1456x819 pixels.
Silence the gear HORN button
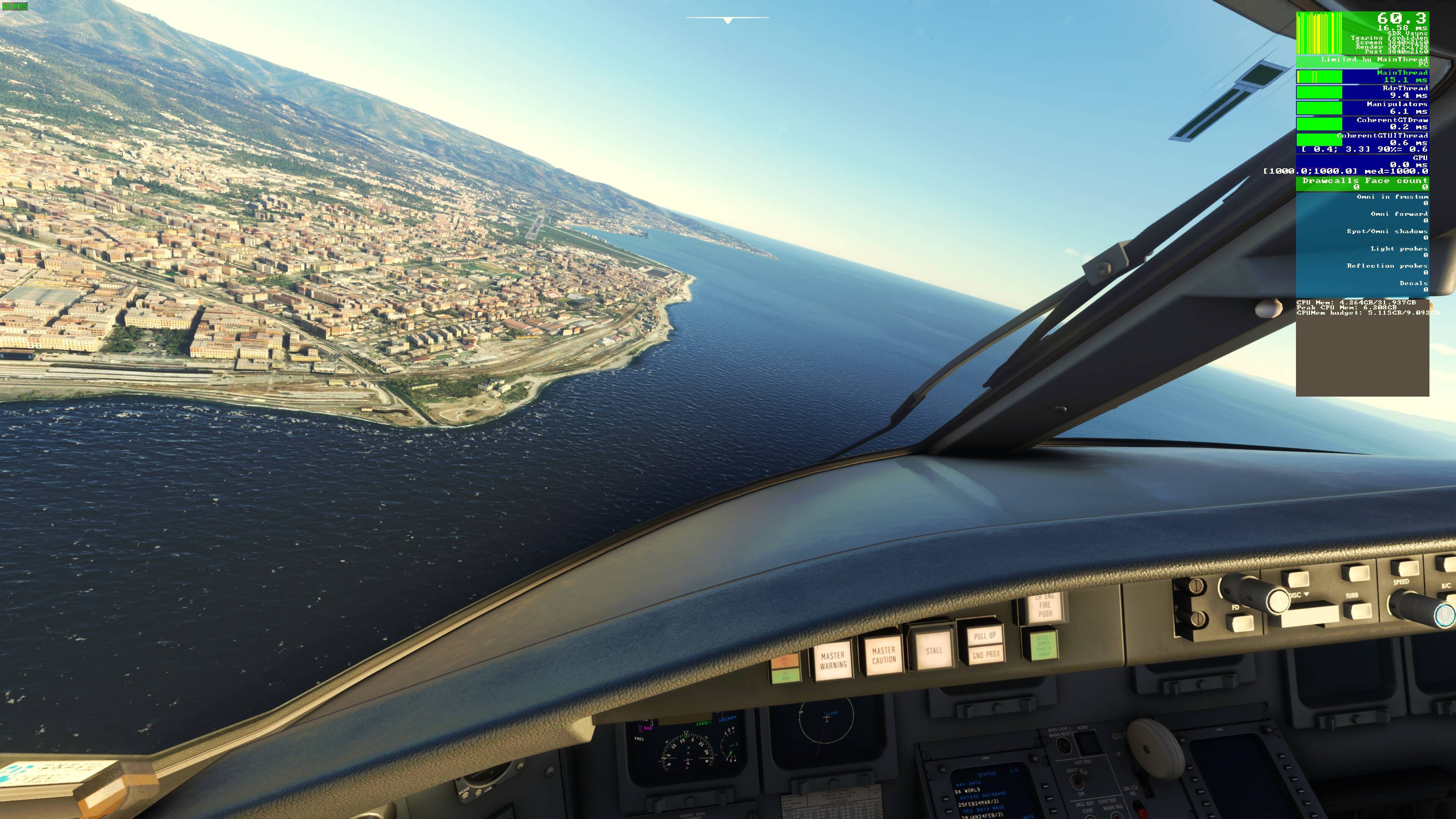pyautogui.click(x=1087, y=743)
